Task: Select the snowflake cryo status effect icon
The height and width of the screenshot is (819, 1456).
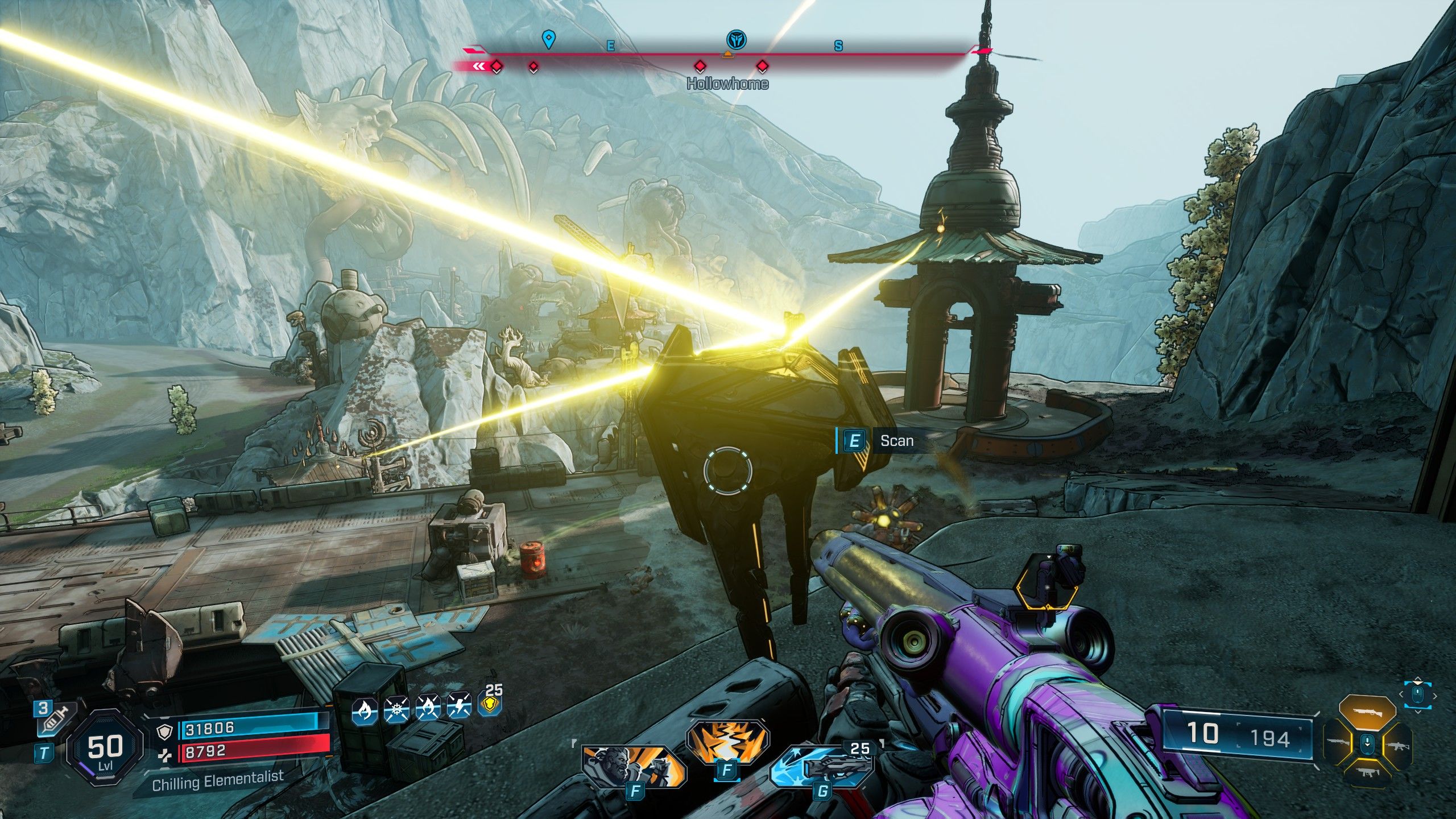Action: click(396, 710)
